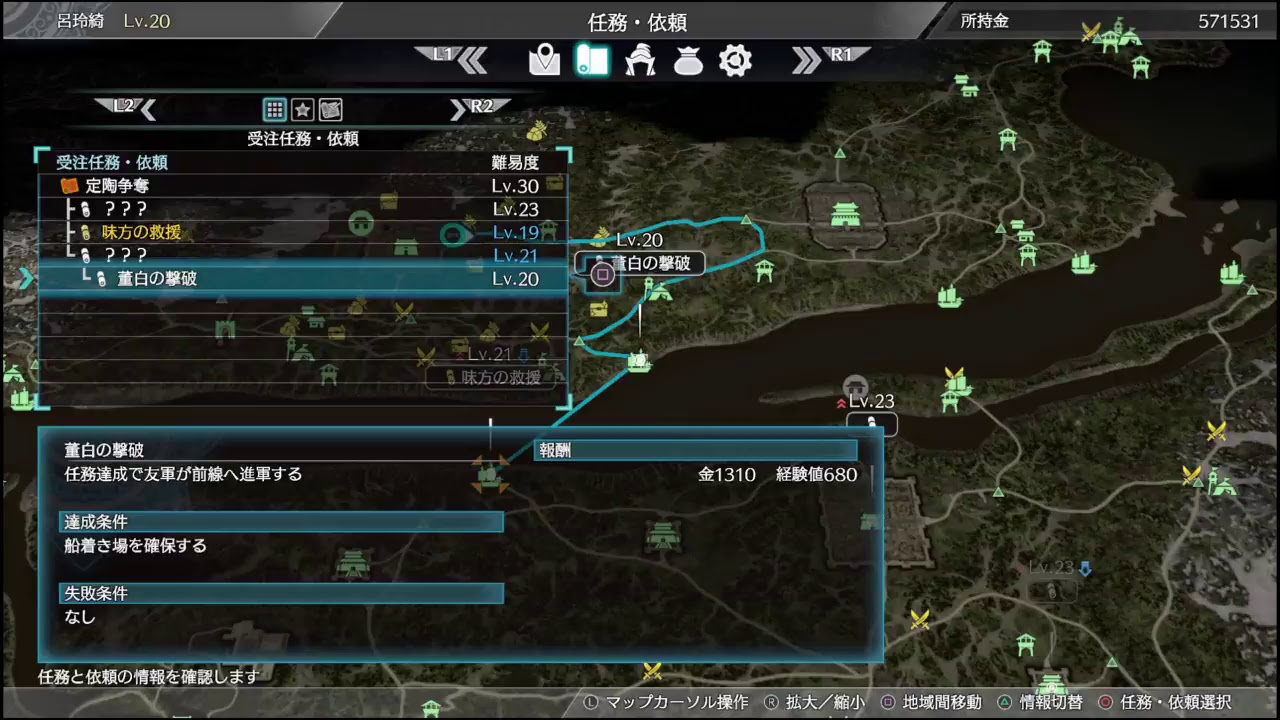Select the scroll quest sub-tab icon
The width and height of the screenshot is (1280, 720).
329,110
